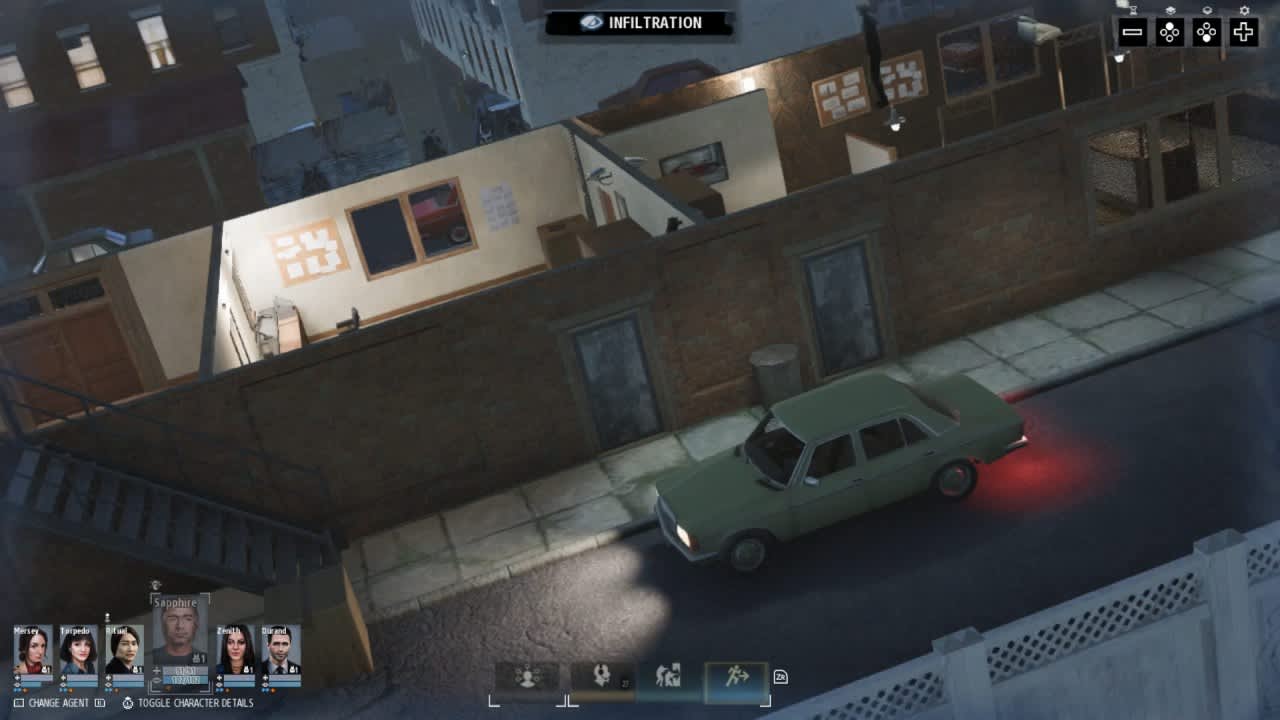Select the disguise escape action icon
1280x720 pixels.
669,675
